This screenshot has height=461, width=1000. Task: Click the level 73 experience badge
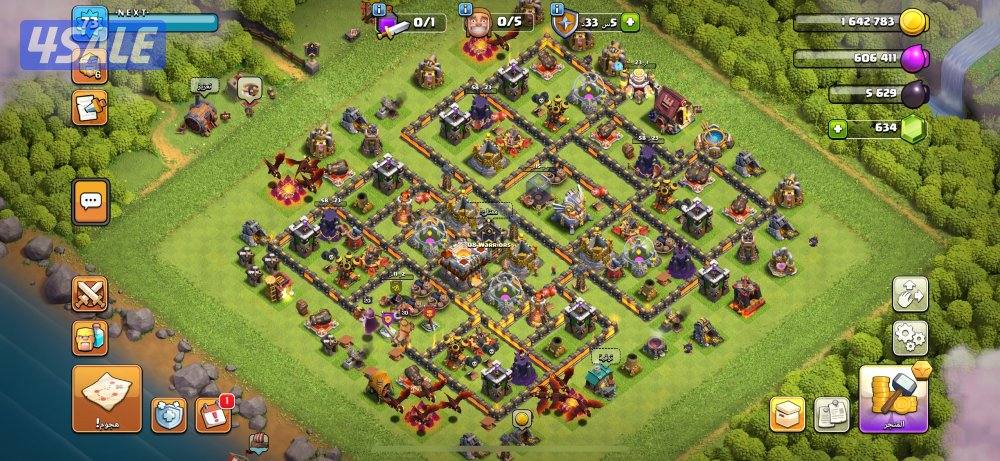pos(90,21)
